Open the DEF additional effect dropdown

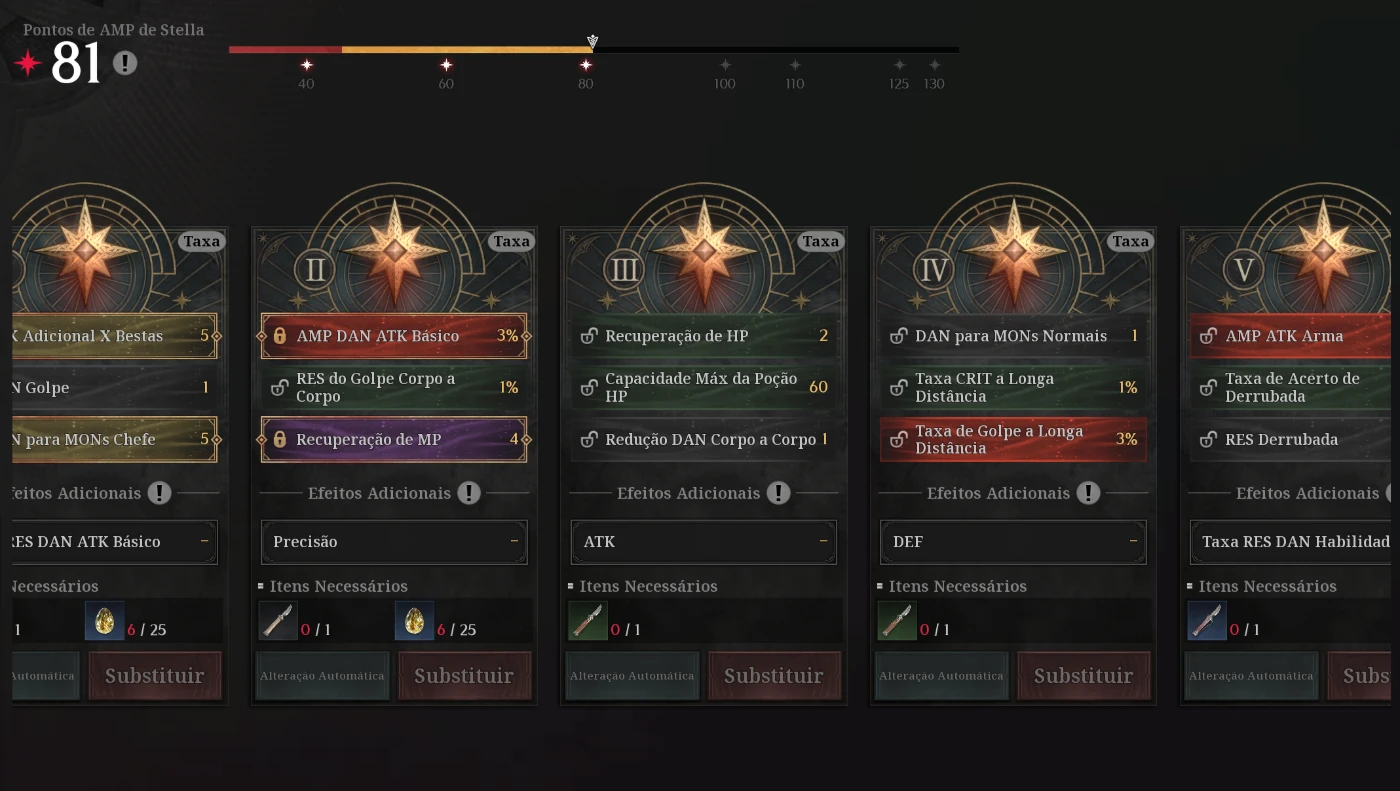pyautogui.click(x=1013, y=541)
